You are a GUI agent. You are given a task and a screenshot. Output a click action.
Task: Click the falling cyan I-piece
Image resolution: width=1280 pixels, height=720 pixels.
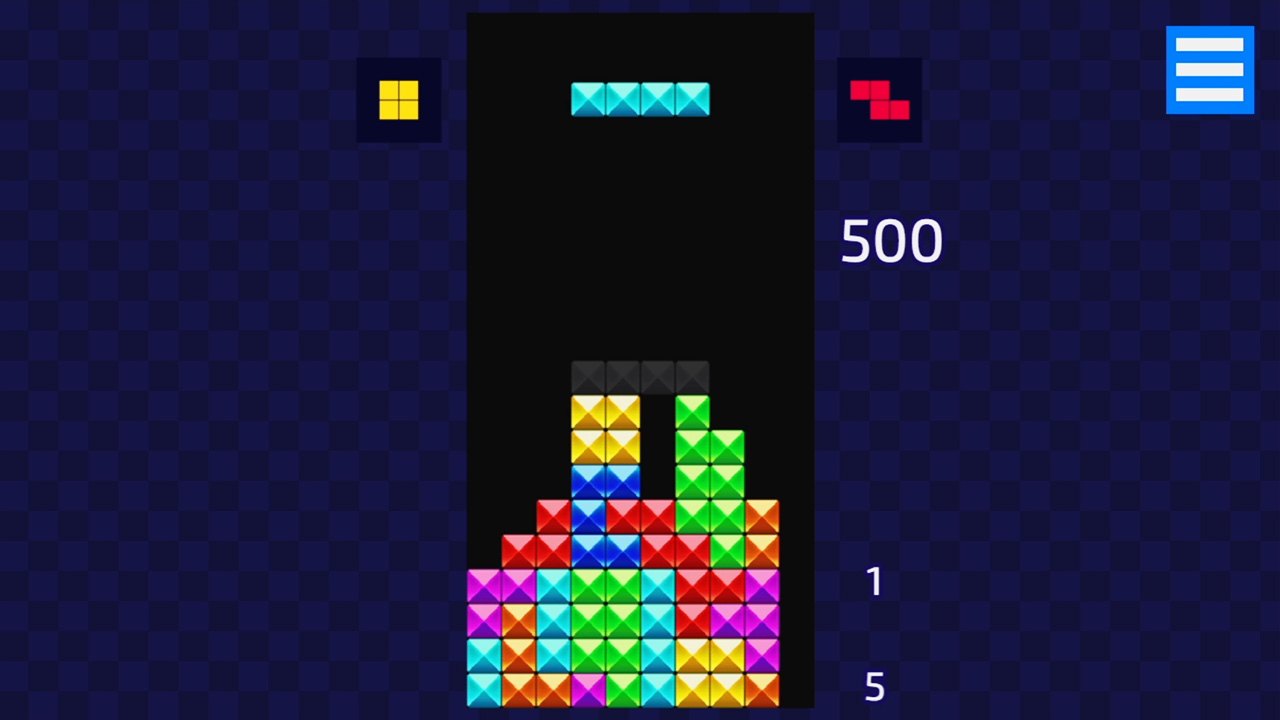pos(640,99)
